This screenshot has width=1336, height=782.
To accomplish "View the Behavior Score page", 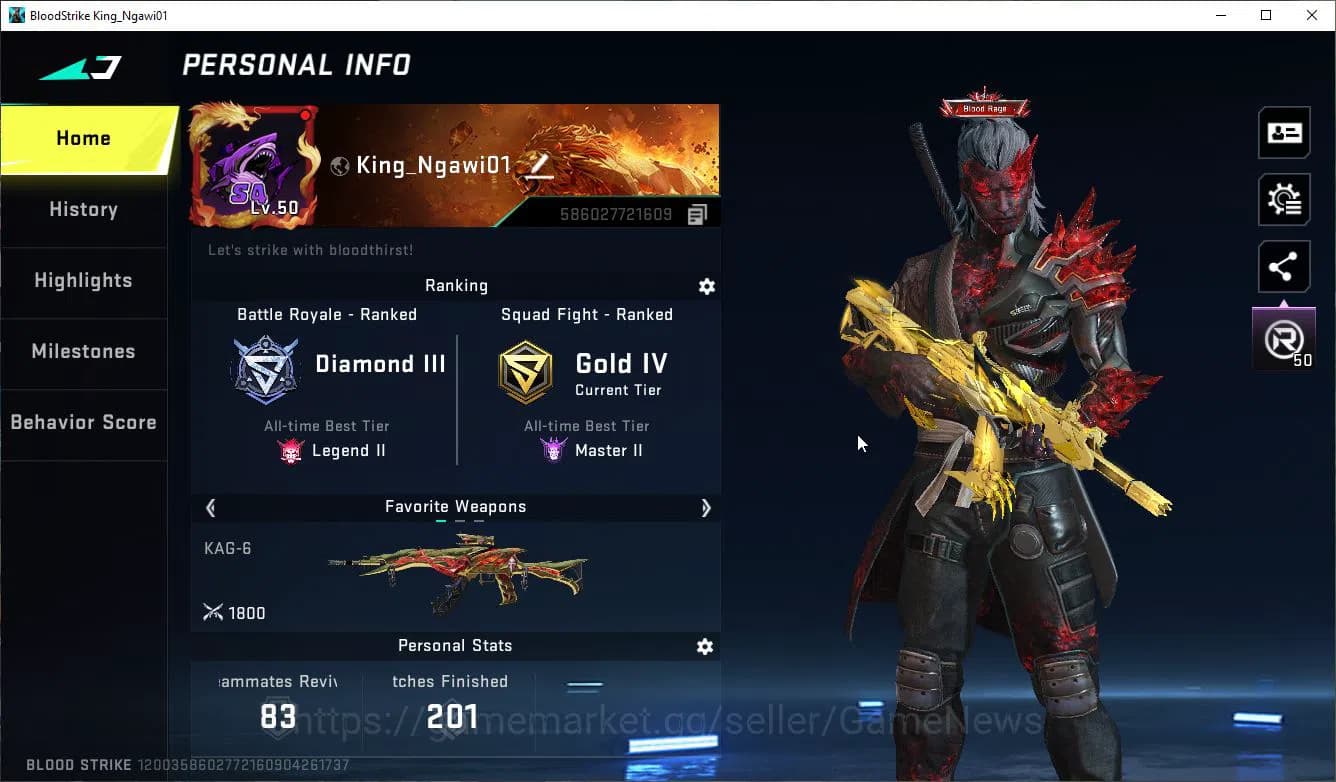I will (x=83, y=422).
